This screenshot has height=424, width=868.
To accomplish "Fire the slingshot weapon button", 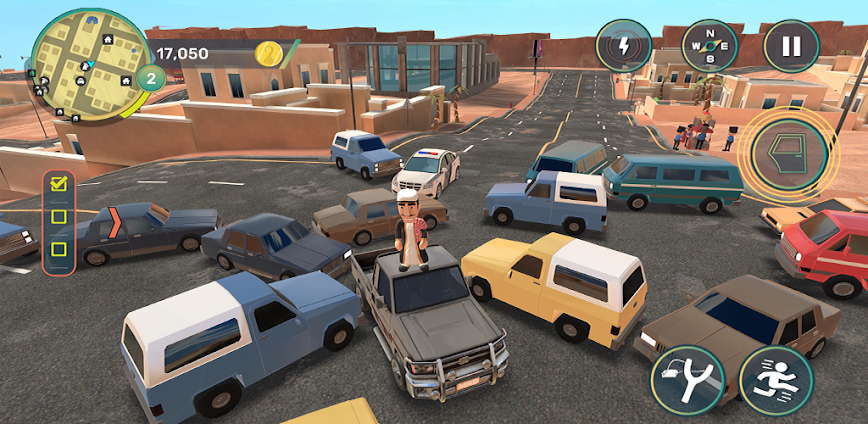I will pos(688,381).
